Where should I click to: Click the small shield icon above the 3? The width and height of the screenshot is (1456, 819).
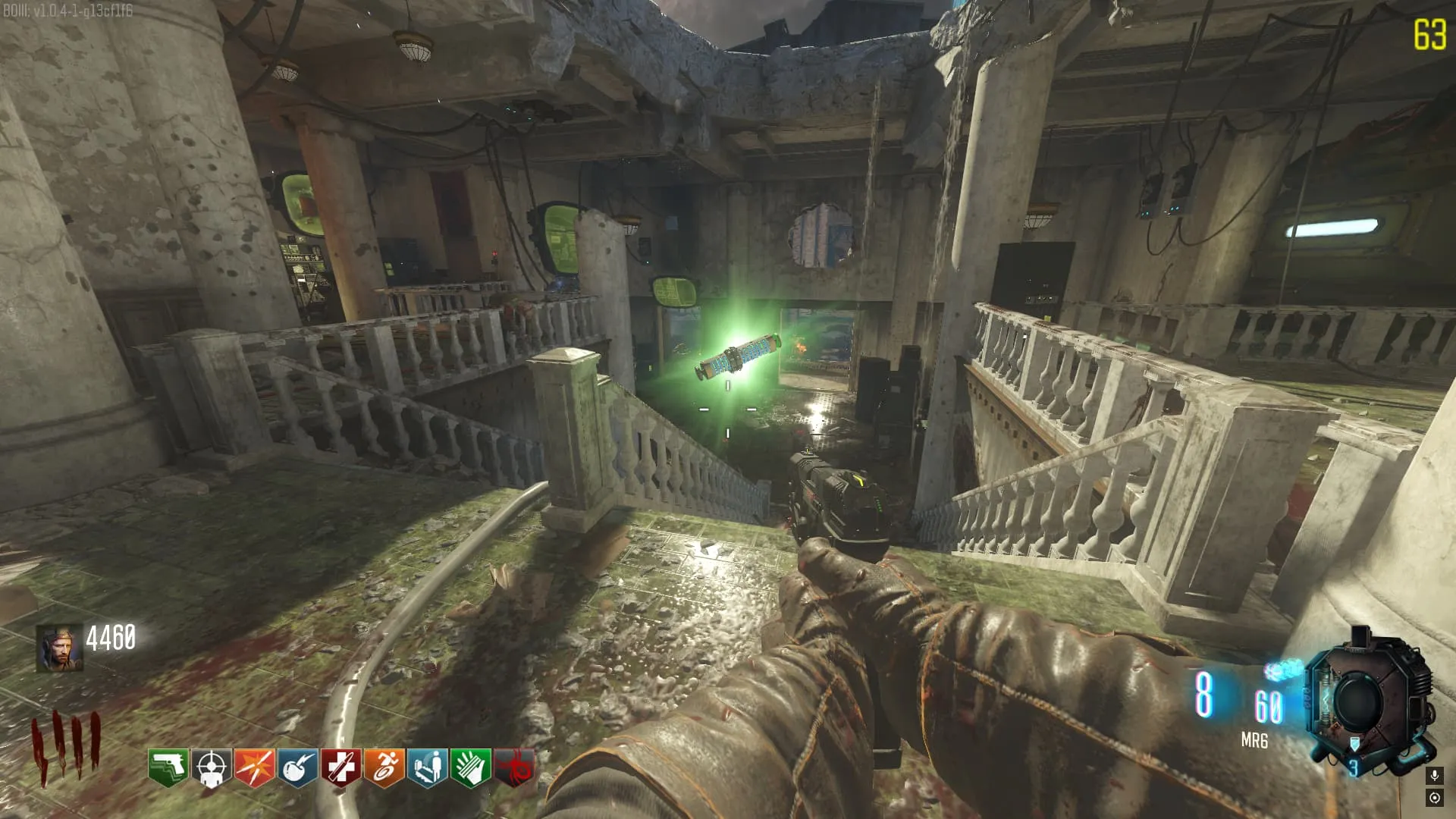[1354, 744]
